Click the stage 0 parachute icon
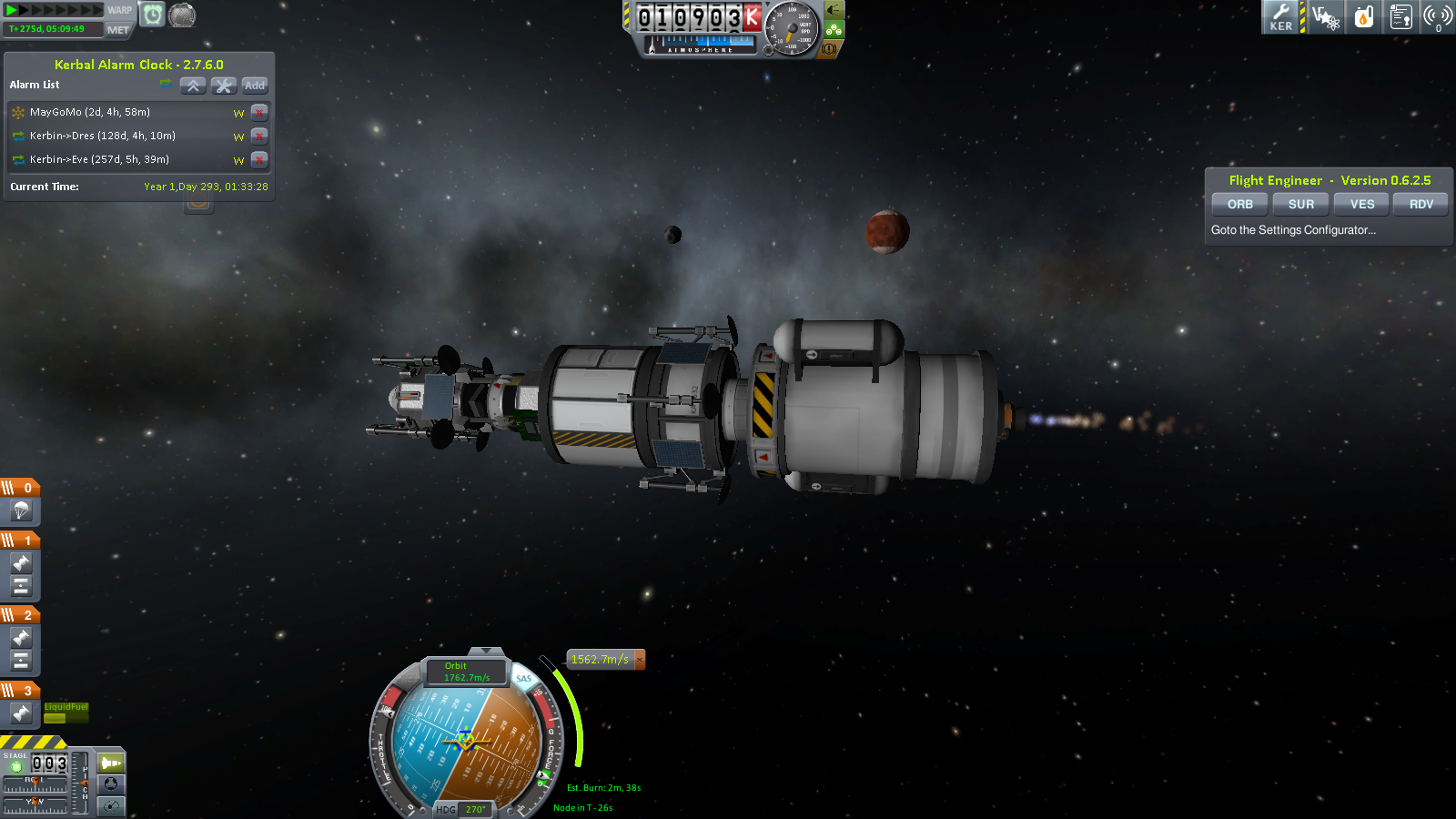 21,511
